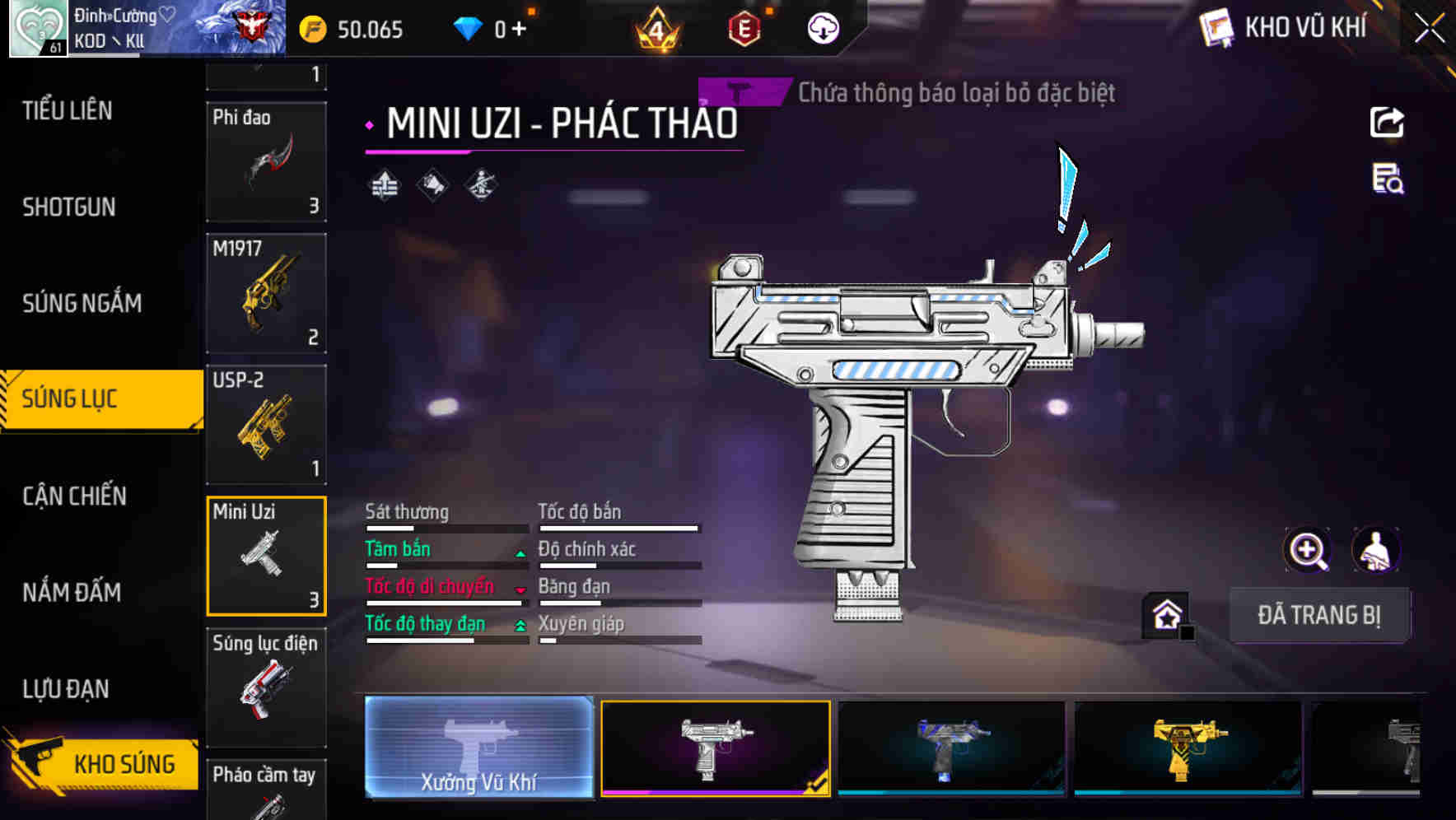1456x820 pixels.
Task: Click the Sát thương stat bar
Action: coord(445,527)
